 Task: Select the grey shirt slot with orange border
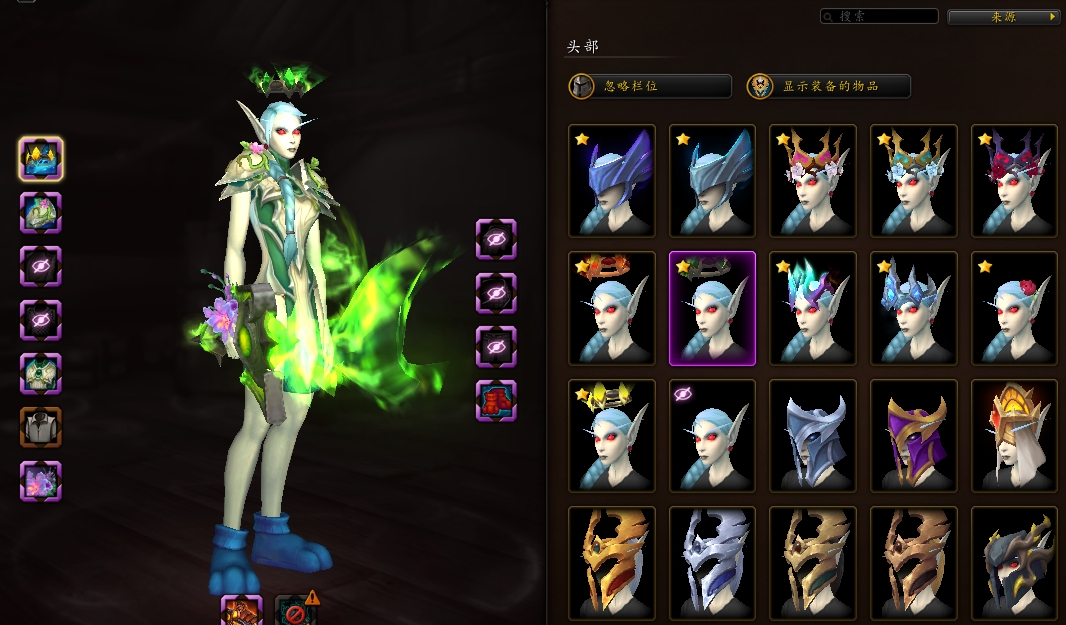point(41,427)
